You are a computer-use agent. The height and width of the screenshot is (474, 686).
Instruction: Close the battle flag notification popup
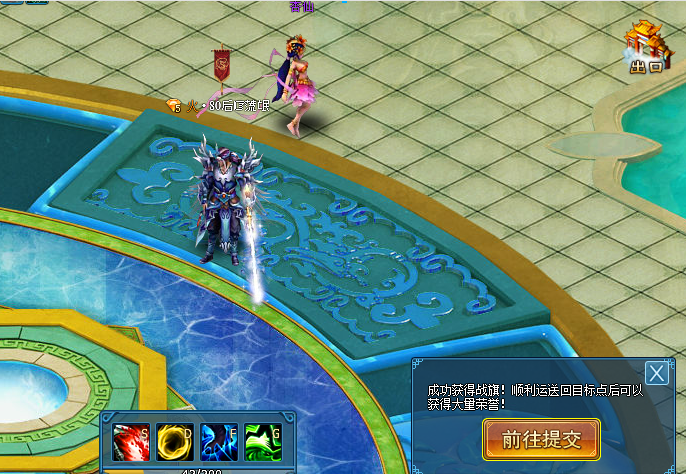(656, 373)
